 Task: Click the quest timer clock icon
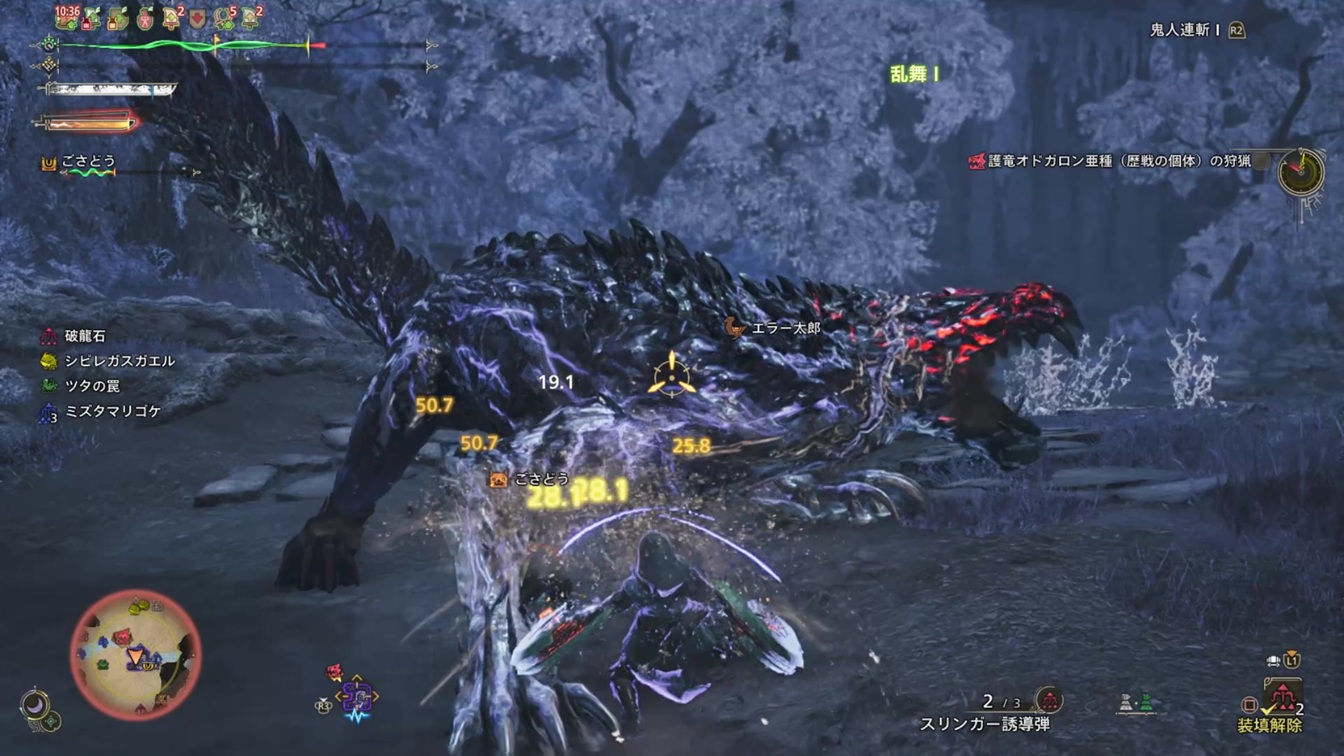click(x=1300, y=172)
